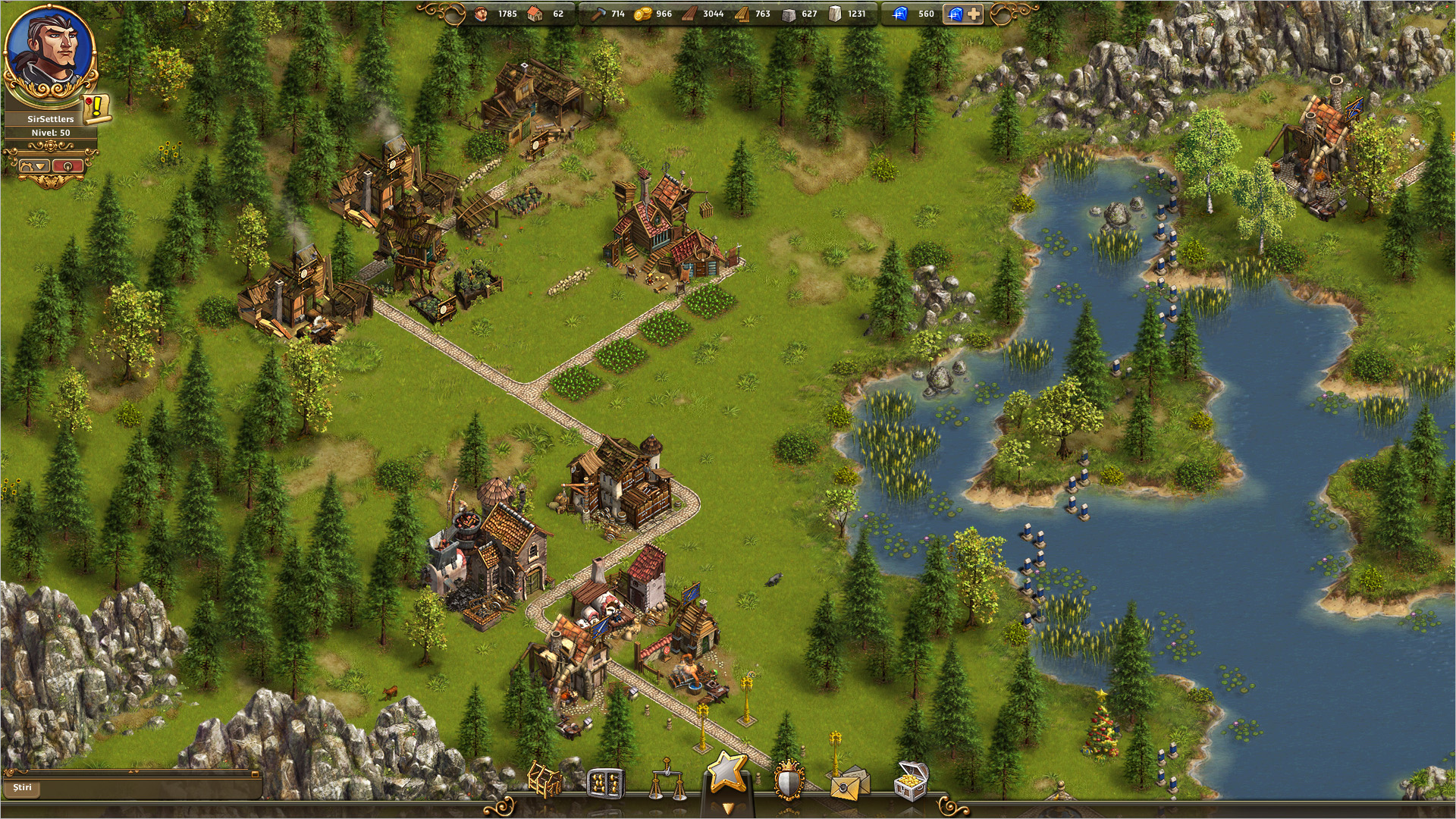
Task: Open the SirSettlers avatar portrait
Action: pos(50,53)
